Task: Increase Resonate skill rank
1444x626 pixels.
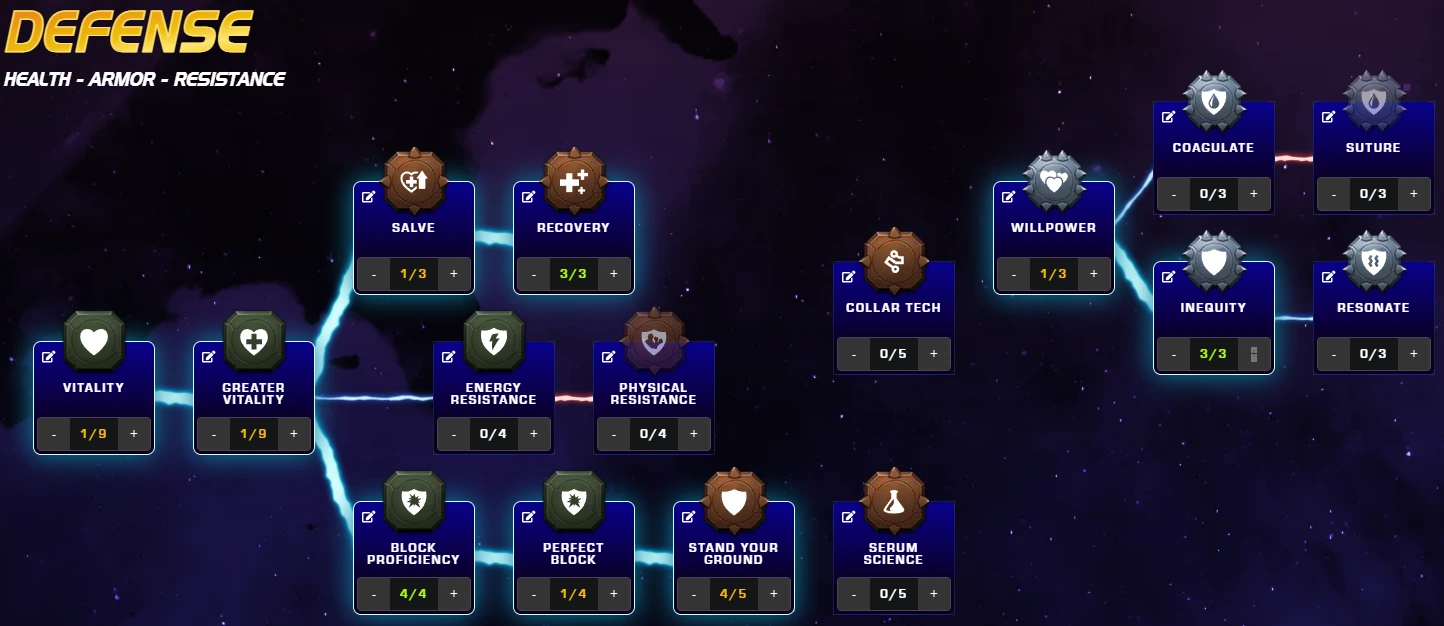Action: pyautogui.click(x=1414, y=354)
